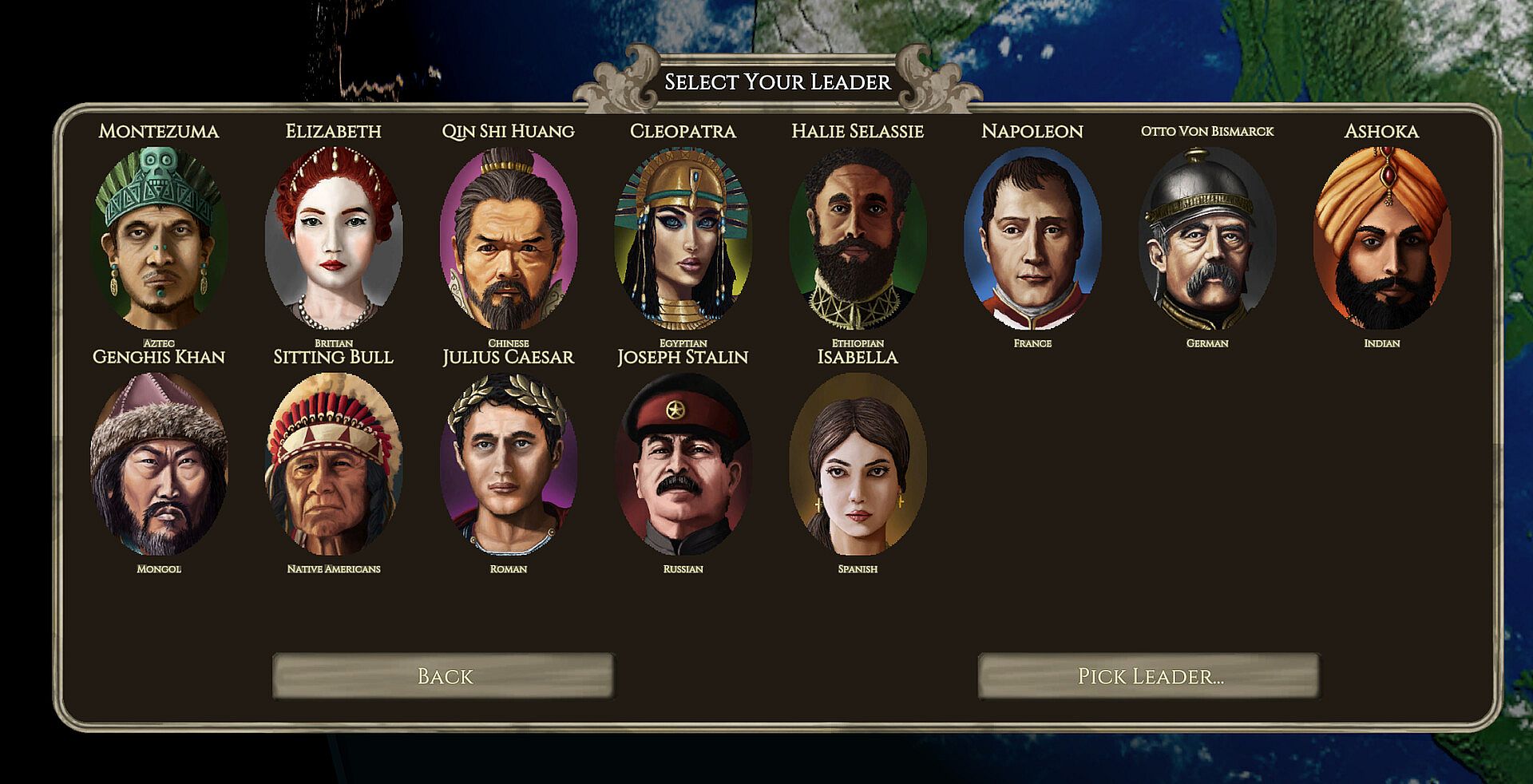Choose Genghis Khan's Mongol portrait
This screenshot has width=1533, height=784.
[x=158, y=464]
